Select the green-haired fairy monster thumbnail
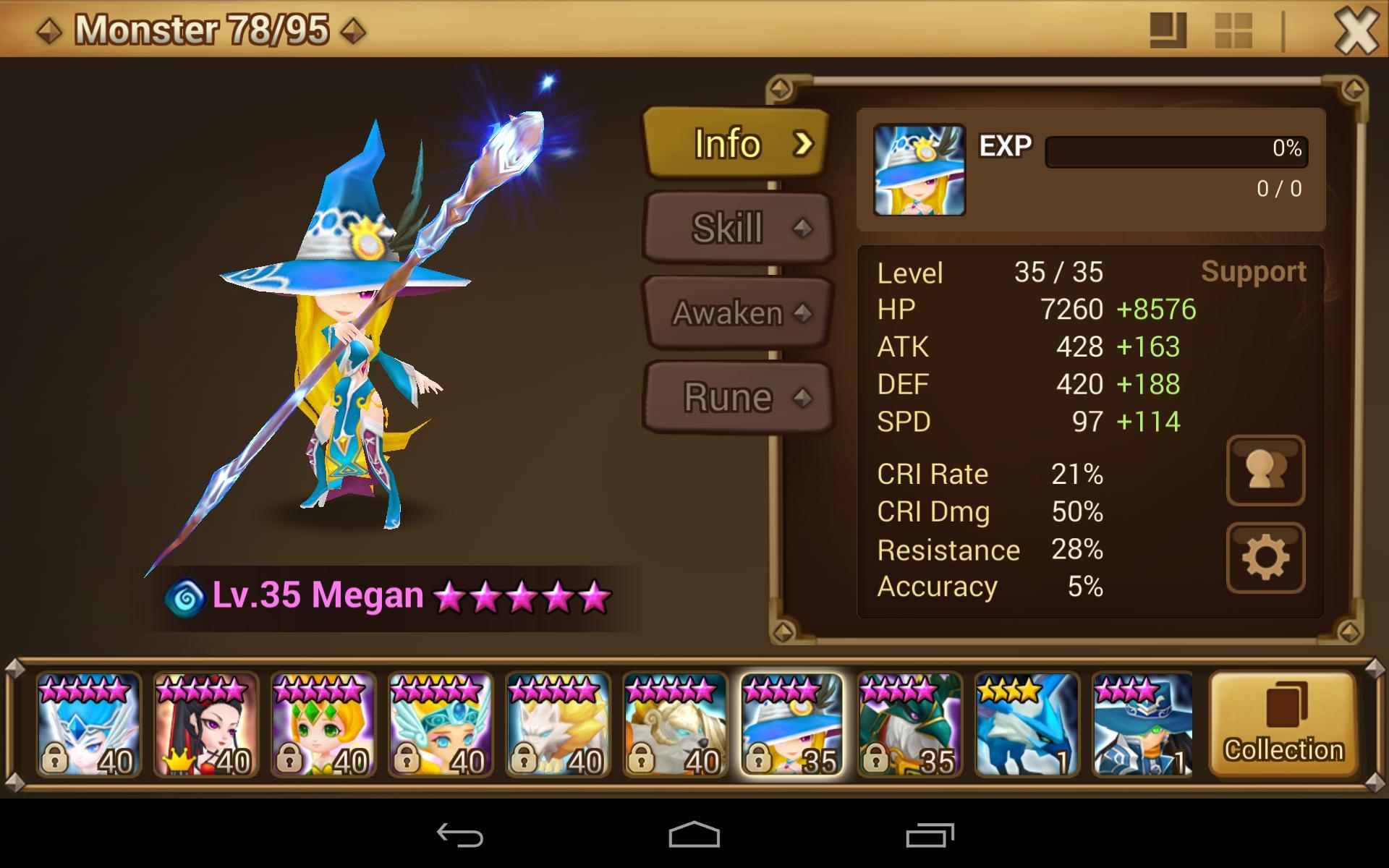This screenshot has width=1389, height=868. [x=323, y=724]
